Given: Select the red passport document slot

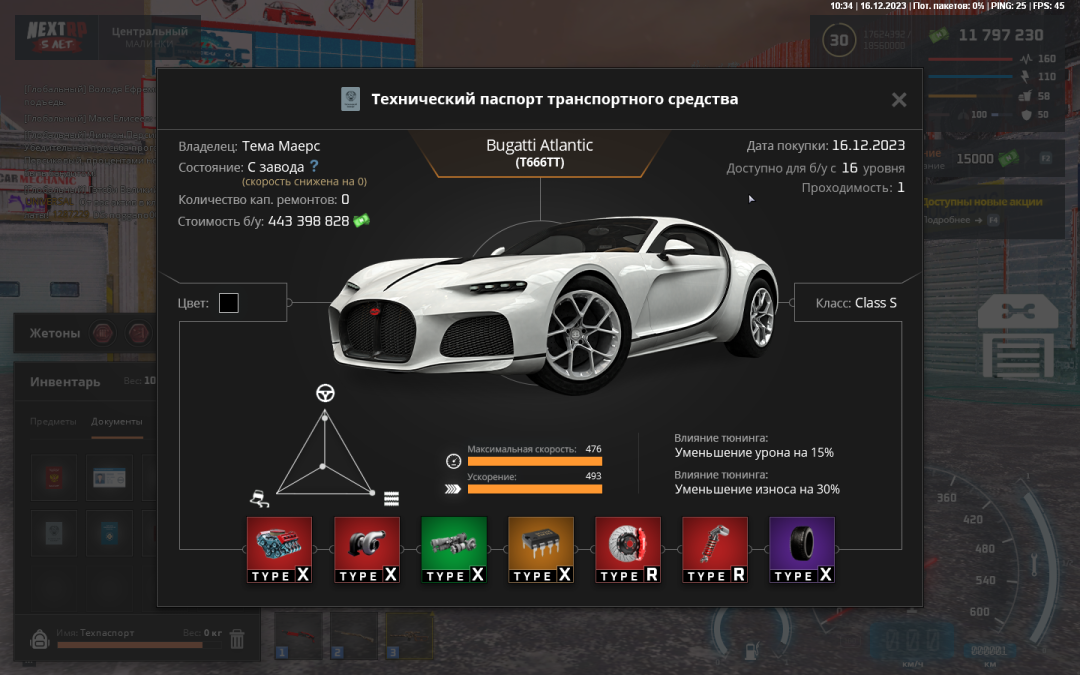Looking at the screenshot, I should pos(54,479).
